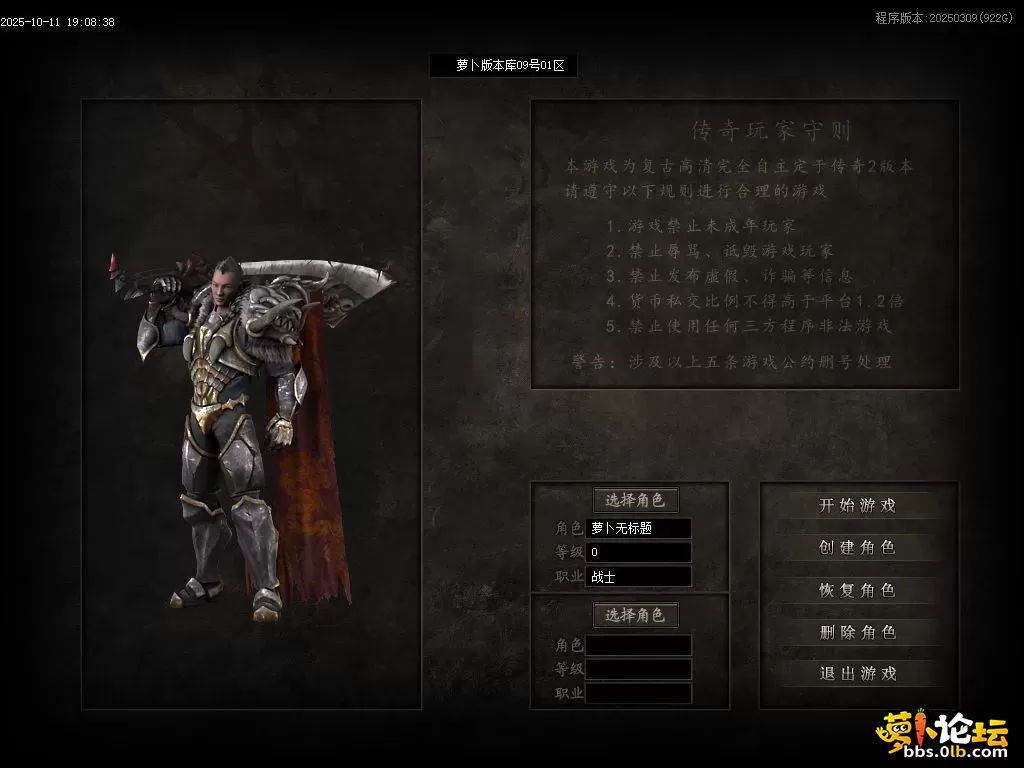Click 选择角色 for the empty character slot
Viewport: 1024px width, 768px height.
(x=635, y=615)
